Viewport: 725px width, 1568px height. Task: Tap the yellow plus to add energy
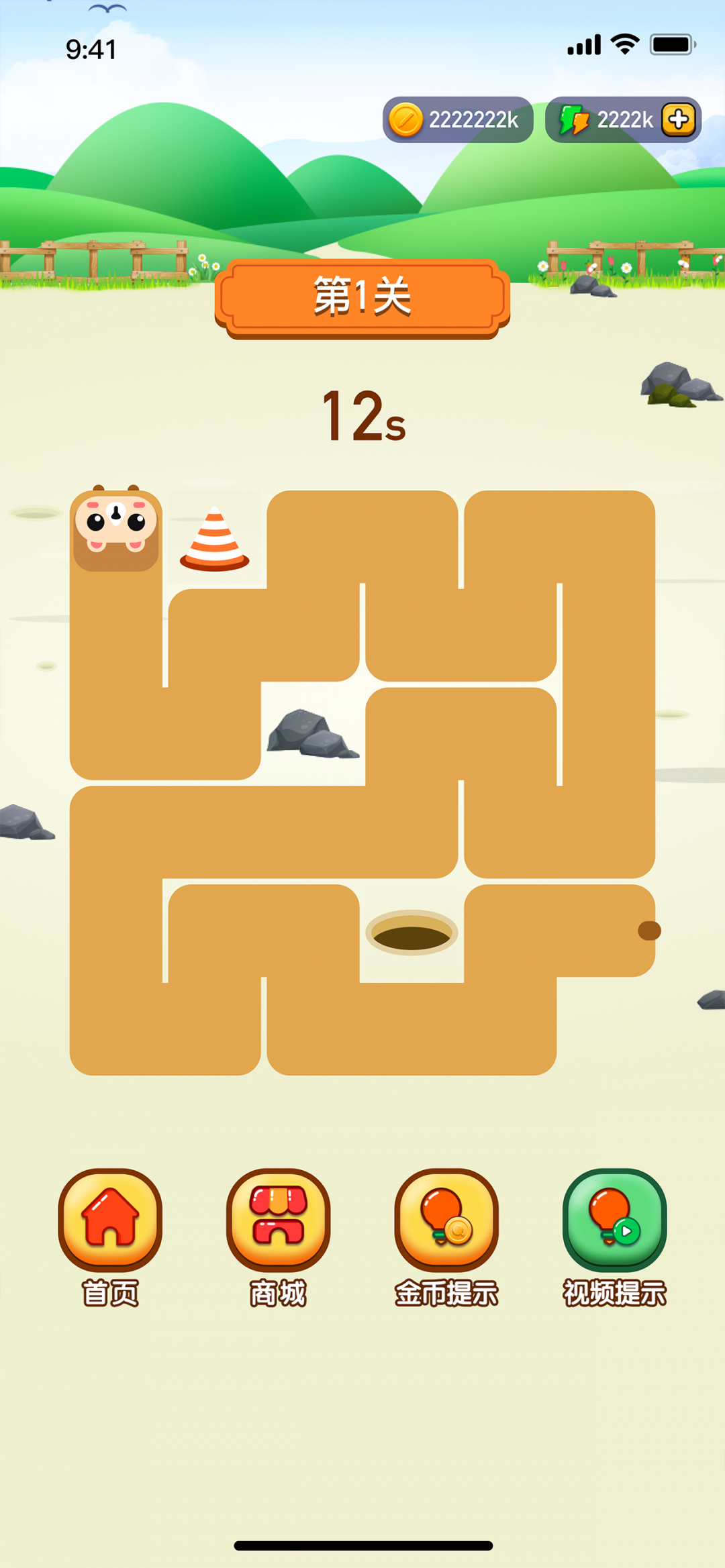(x=678, y=120)
